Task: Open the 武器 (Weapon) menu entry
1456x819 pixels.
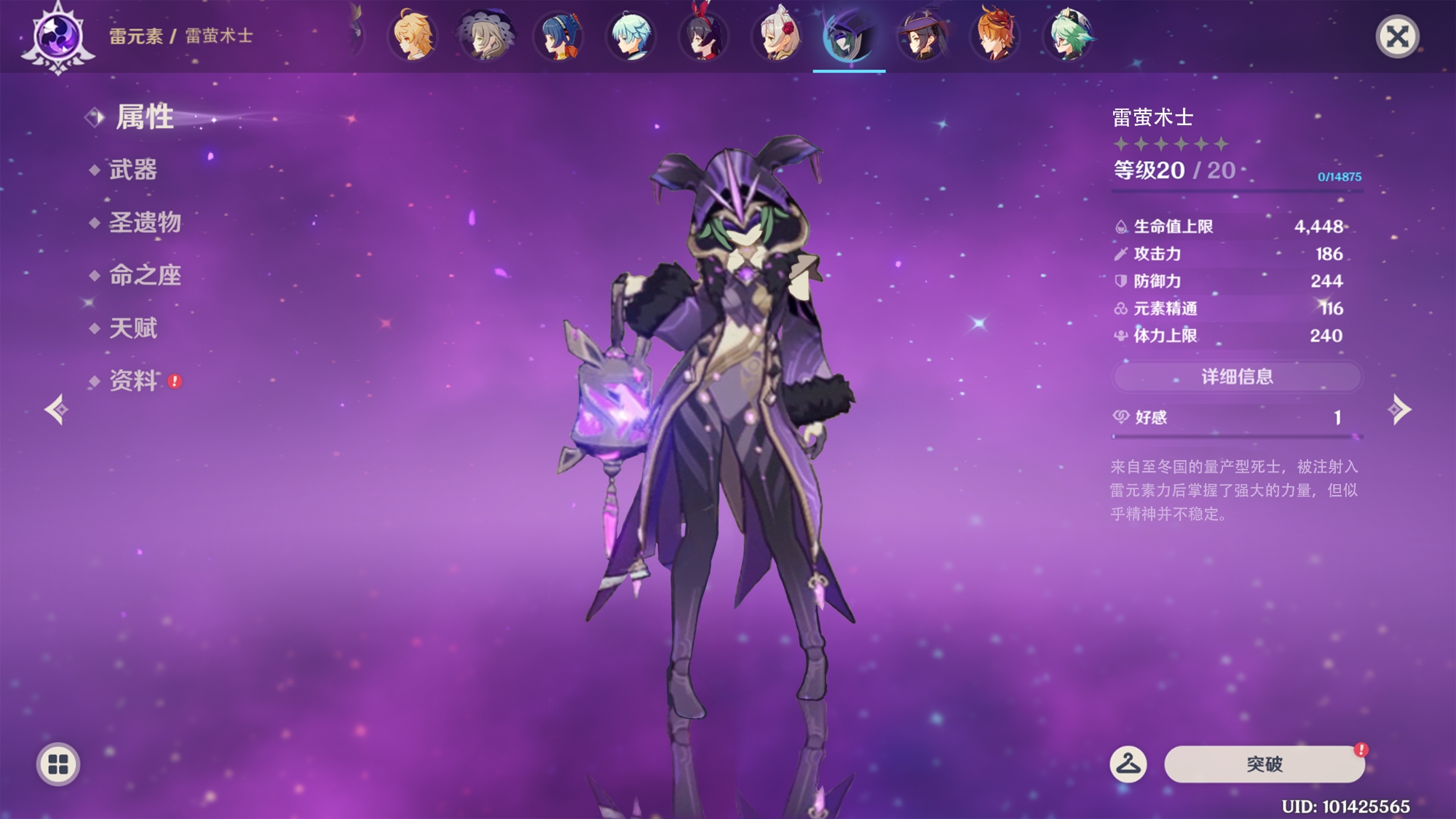Action: pos(132,170)
